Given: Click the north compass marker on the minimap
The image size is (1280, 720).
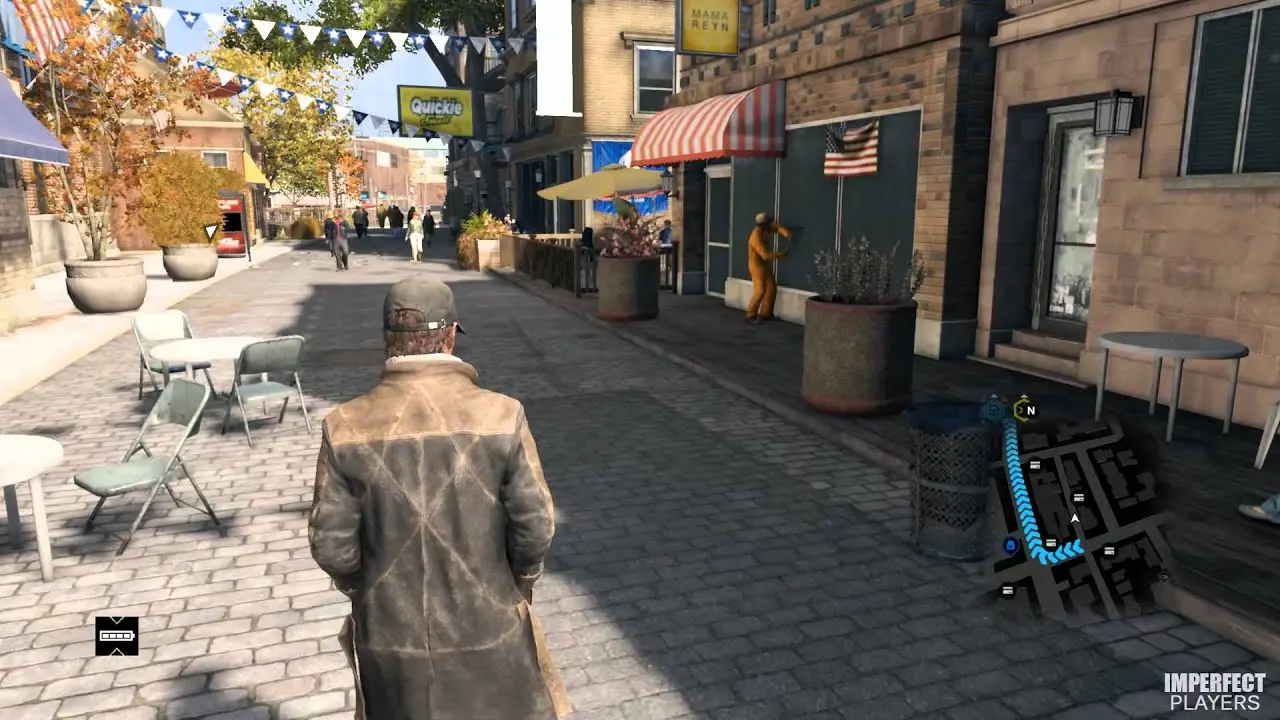Looking at the screenshot, I should point(1023,409).
